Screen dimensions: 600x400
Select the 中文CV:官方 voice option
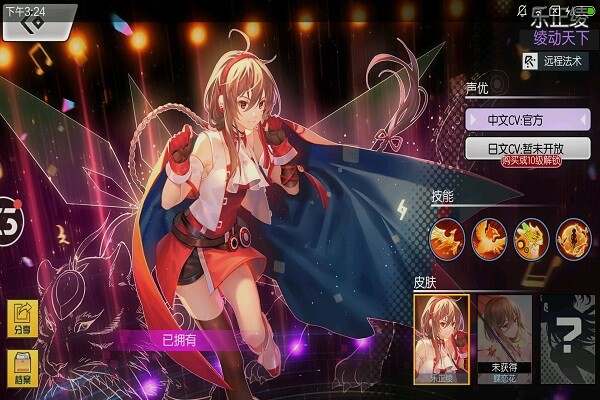pyautogui.click(x=527, y=119)
